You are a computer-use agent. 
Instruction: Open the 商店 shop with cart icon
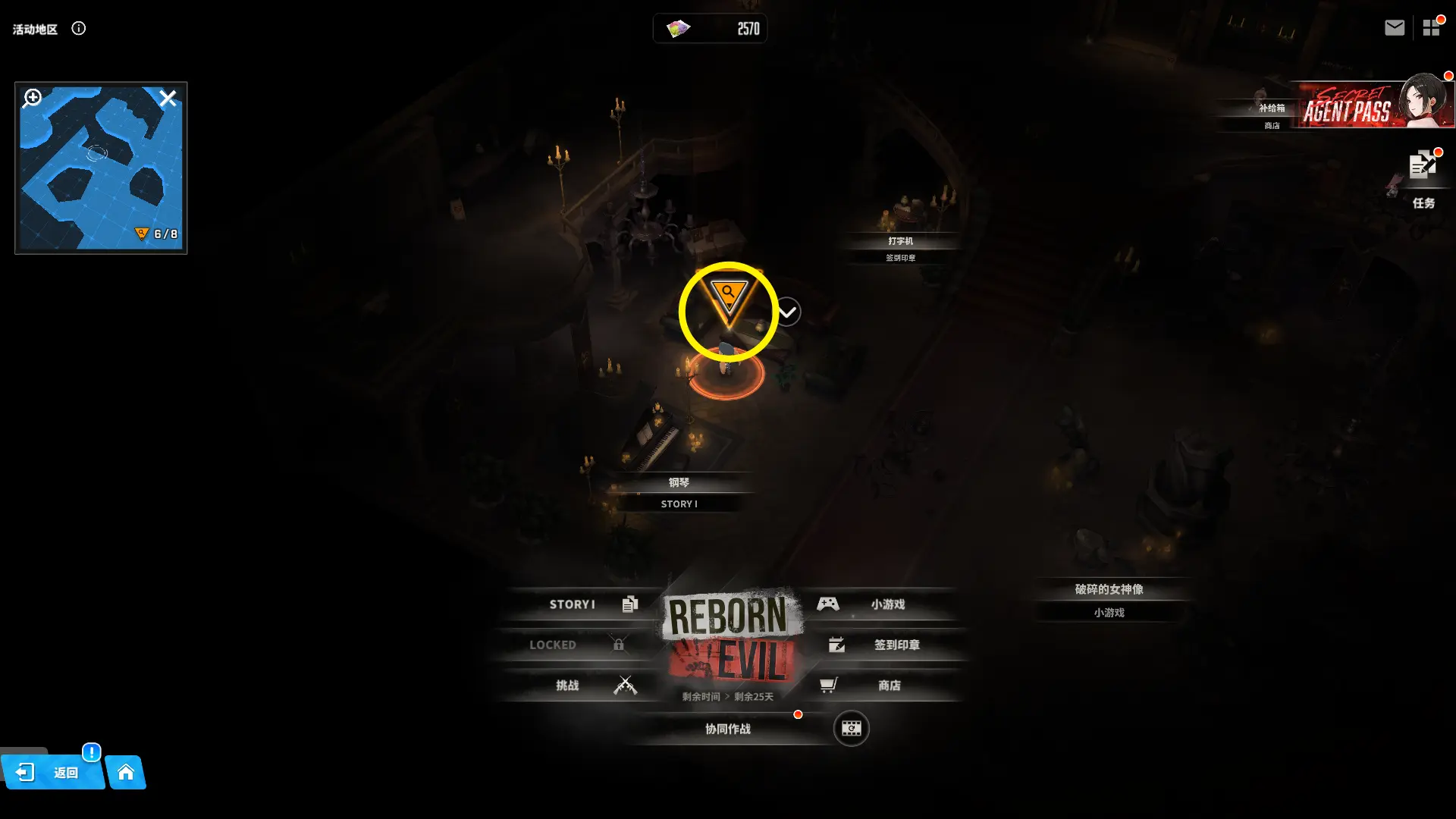click(880, 686)
